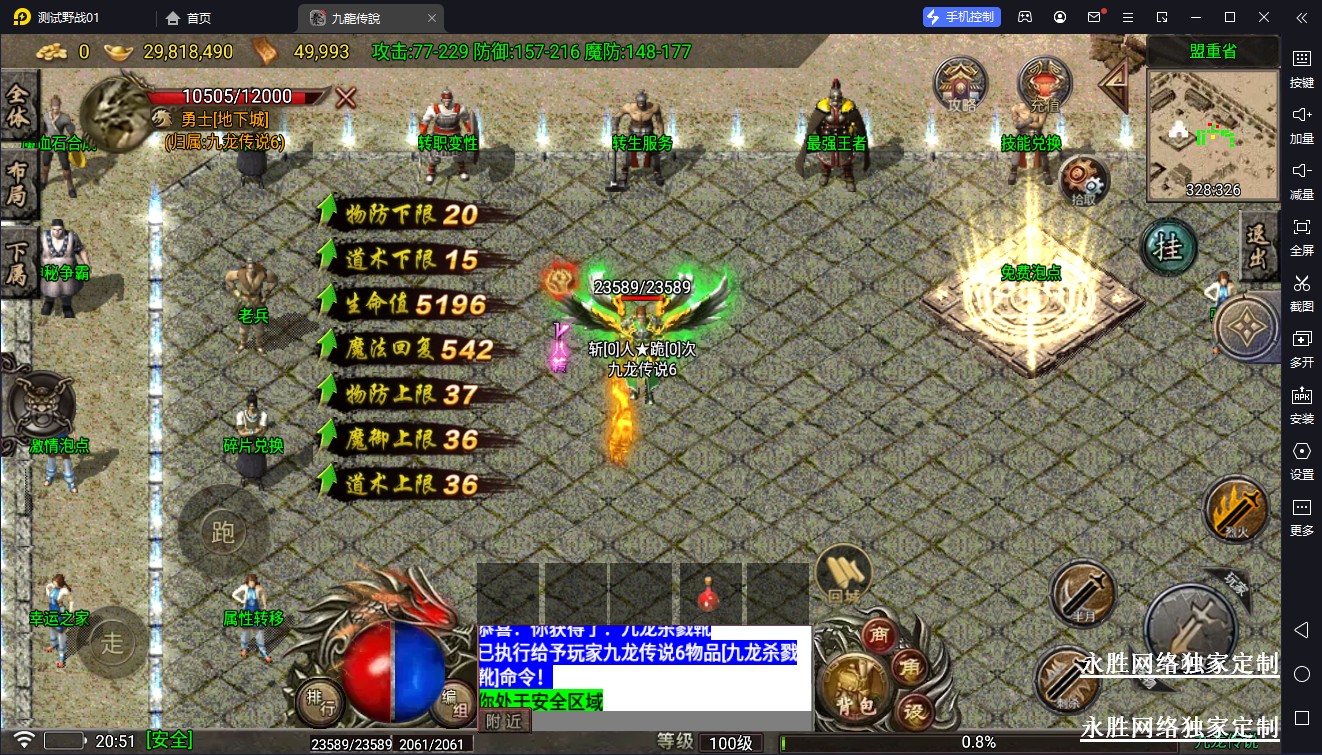This screenshot has width=1322, height=755.
Task: Open the 商 shop button
Action: pyautogui.click(x=881, y=635)
